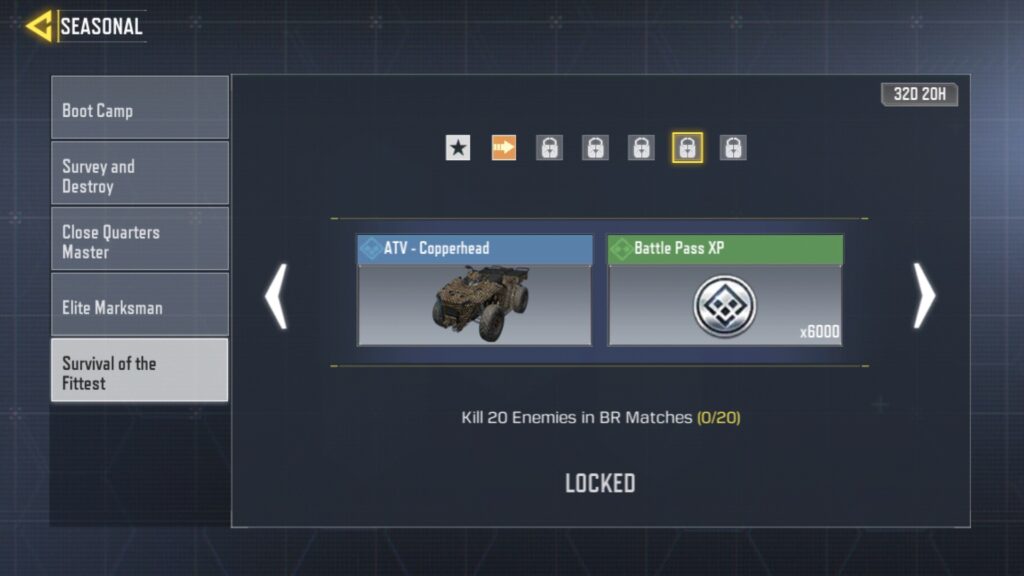Viewport: 1024px width, 576px height.
Task: View the ATV - Copperhead reward
Action: [x=474, y=291]
